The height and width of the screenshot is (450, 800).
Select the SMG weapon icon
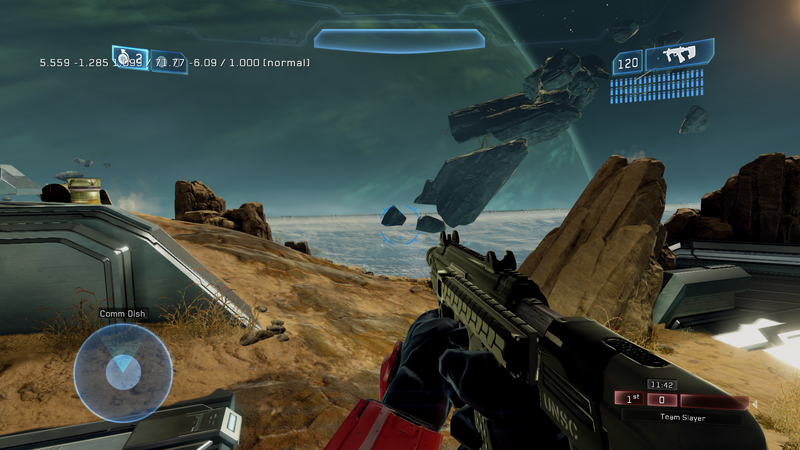coord(680,57)
